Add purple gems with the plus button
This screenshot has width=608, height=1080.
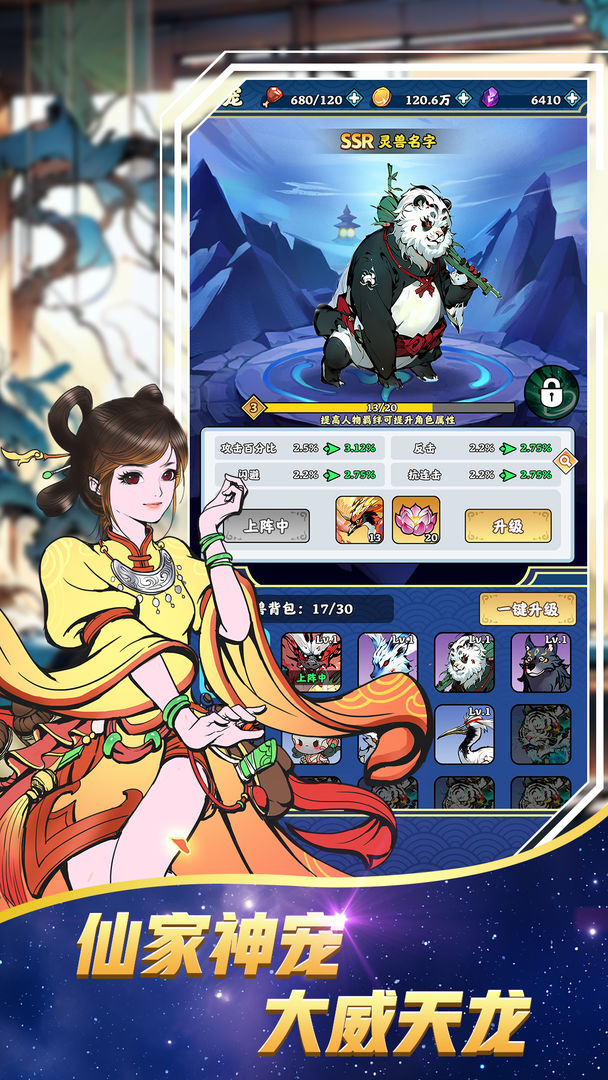[x=572, y=98]
